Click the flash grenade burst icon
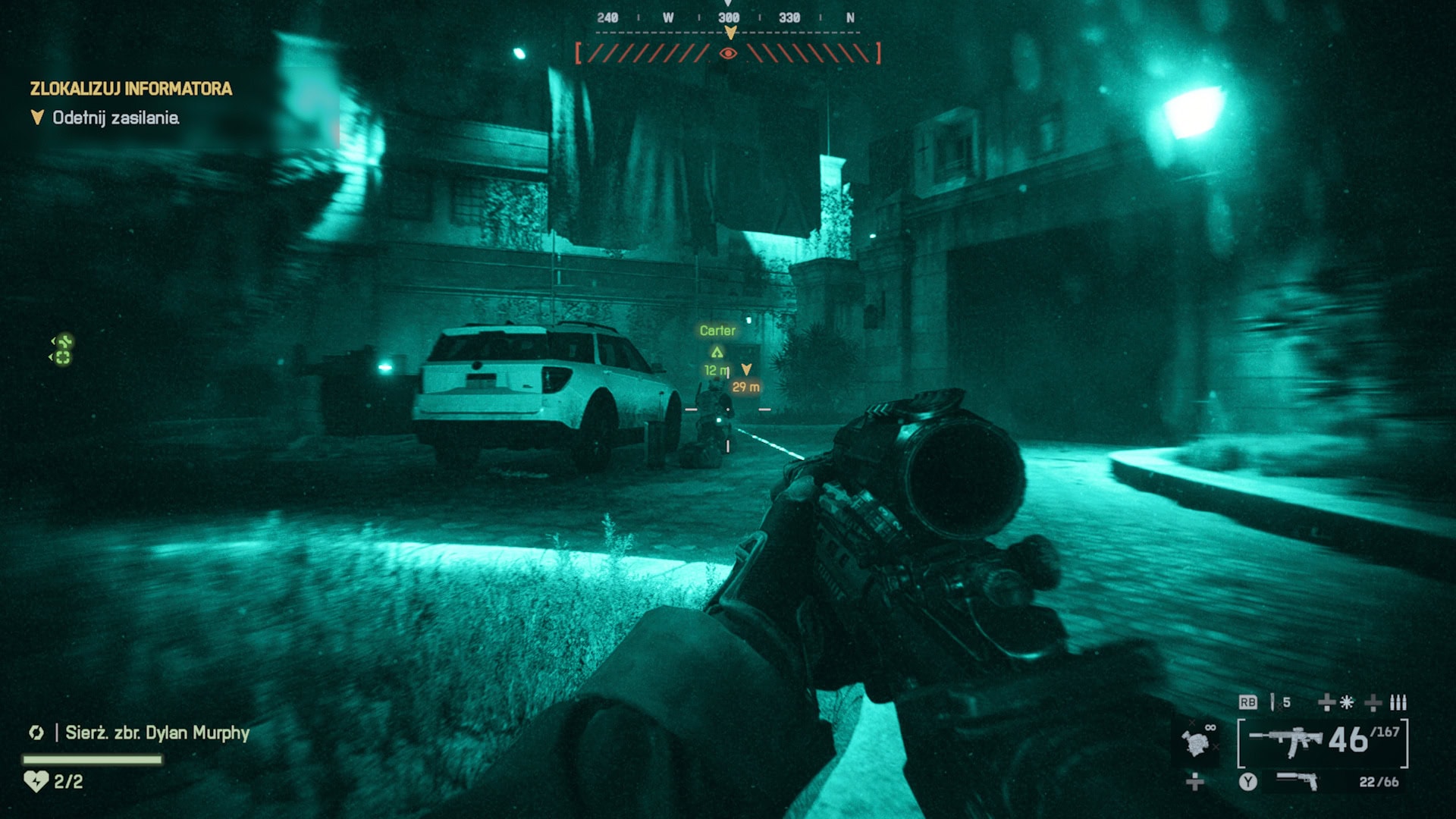The image size is (1456, 819). coord(1346,703)
